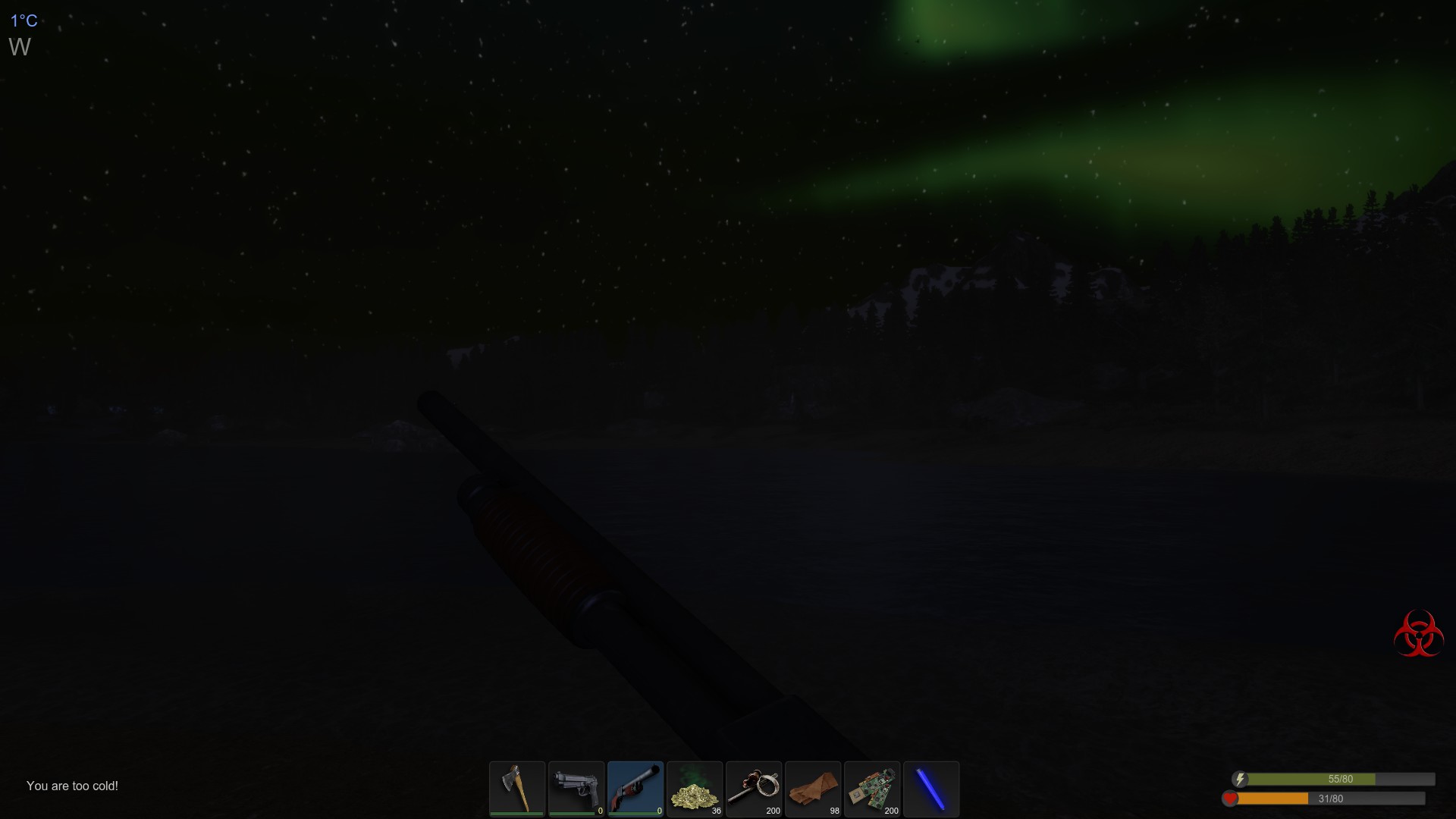Click the ammo counter 0 on the pistol slot
This screenshot has height=819, width=1456.
pos(599,810)
